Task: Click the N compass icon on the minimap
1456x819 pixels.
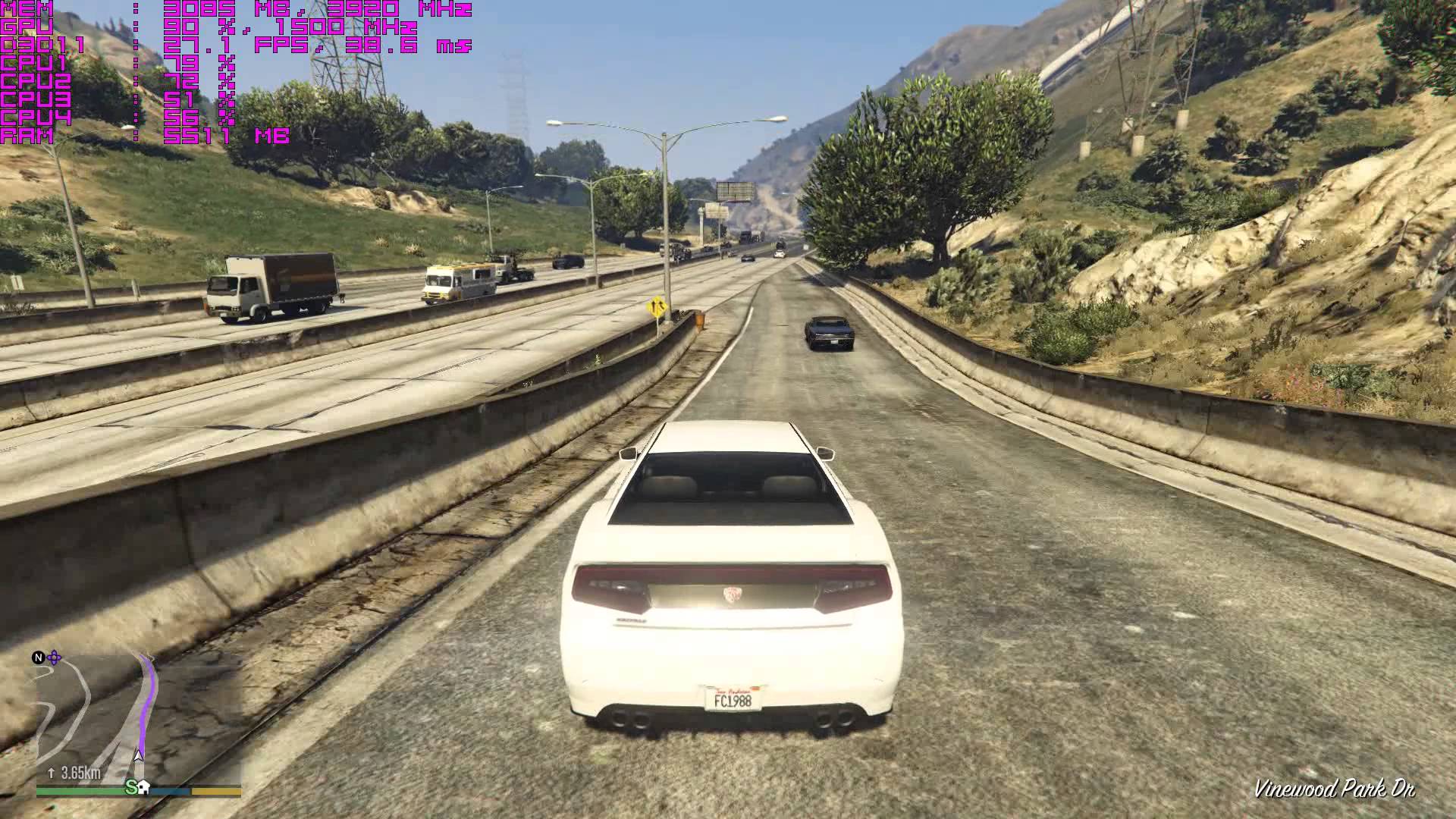Action: pyautogui.click(x=38, y=658)
